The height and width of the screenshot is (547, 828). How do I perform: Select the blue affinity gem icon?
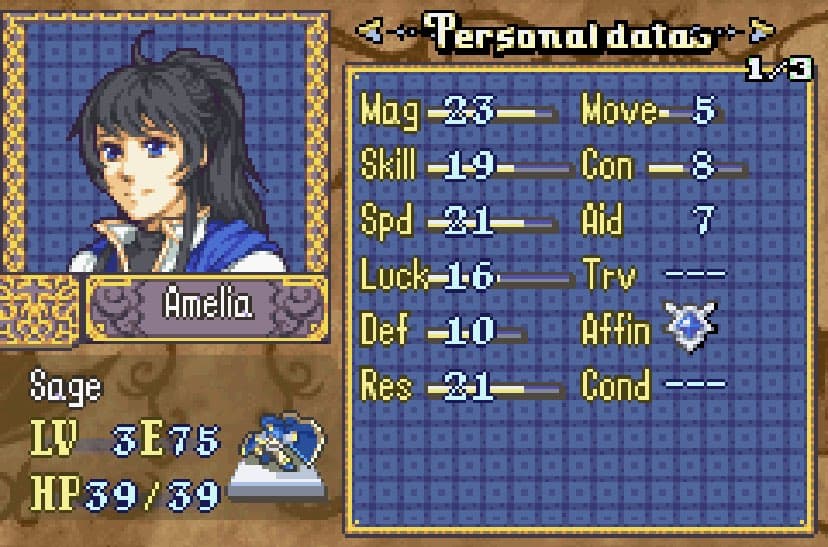[x=691, y=327]
